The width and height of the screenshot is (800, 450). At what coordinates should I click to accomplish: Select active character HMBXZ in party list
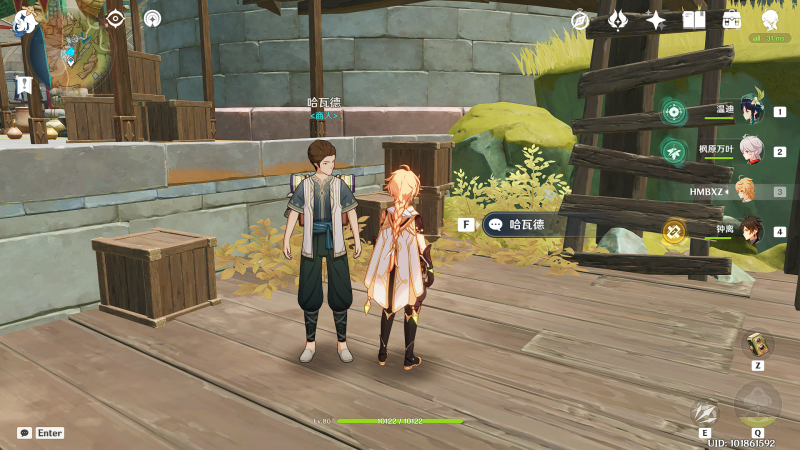click(746, 191)
